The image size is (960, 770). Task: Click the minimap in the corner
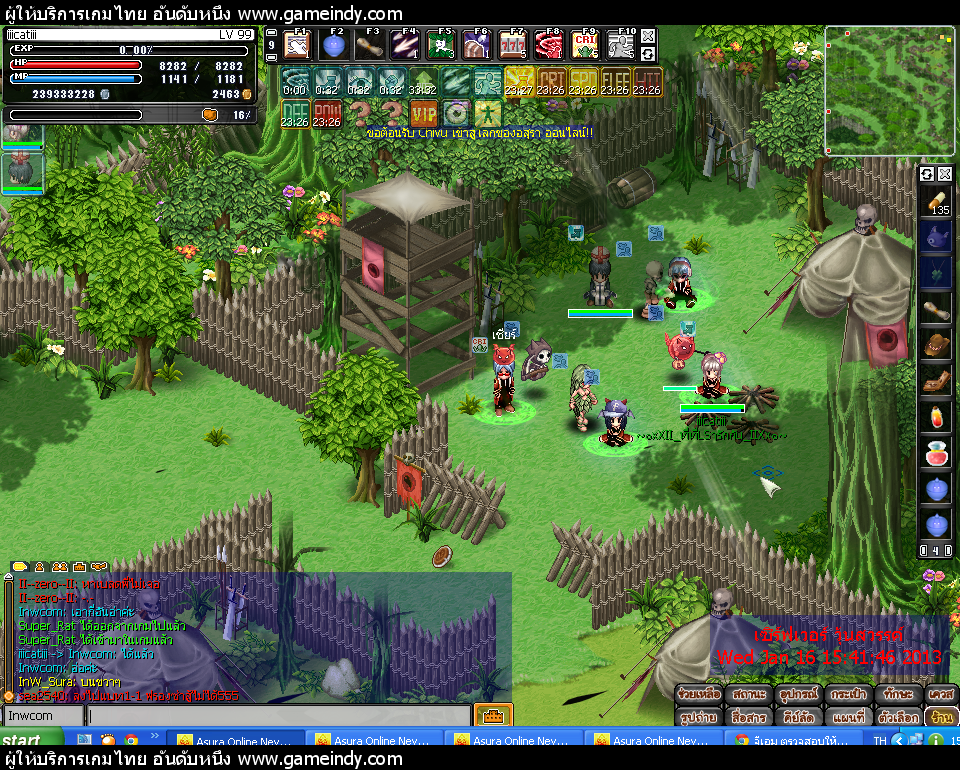[x=889, y=90]
